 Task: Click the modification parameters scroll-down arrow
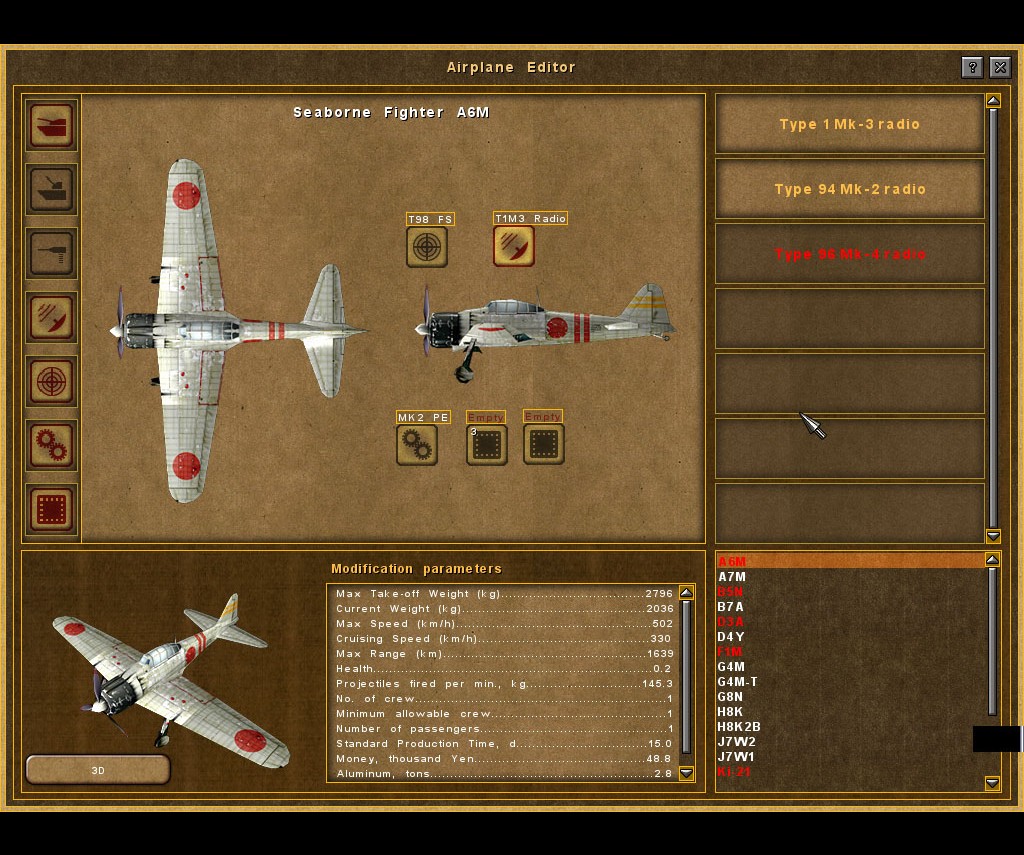(x=686, y=773)
